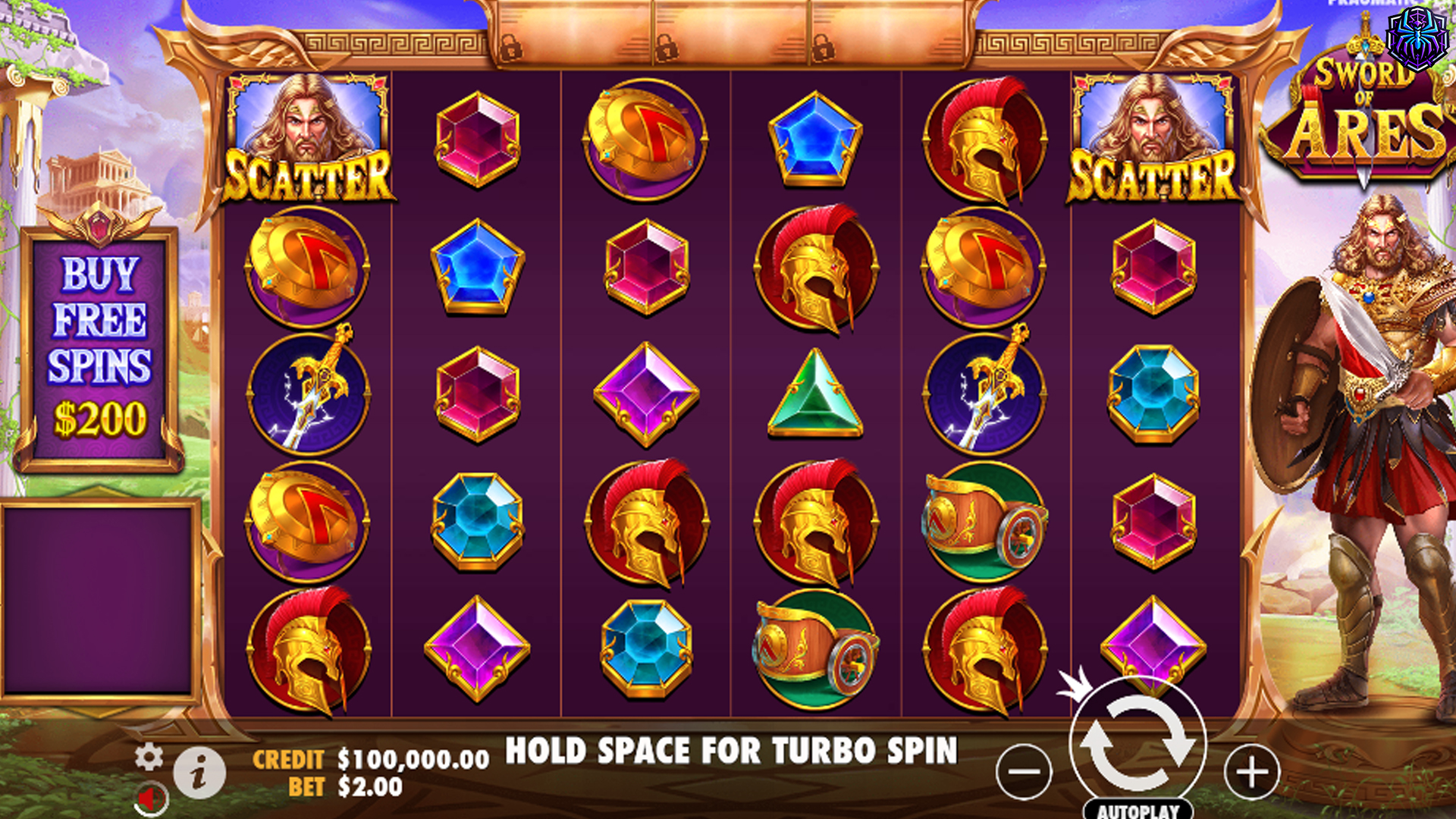Click the third lock icon on the top banner
Screen dimensions: 1456x819
pos(824,49)
